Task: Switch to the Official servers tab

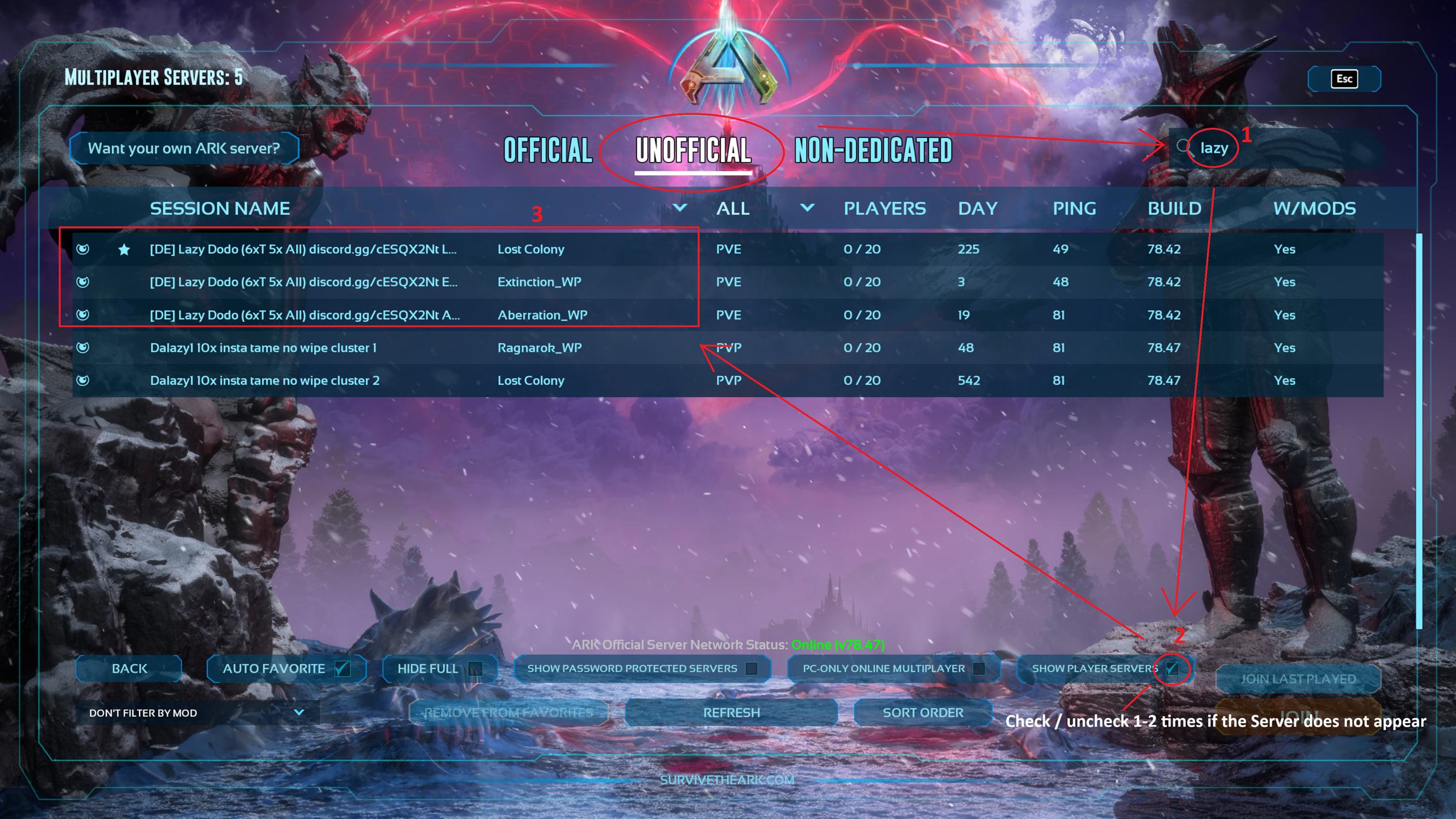Action: pos(548,151)
